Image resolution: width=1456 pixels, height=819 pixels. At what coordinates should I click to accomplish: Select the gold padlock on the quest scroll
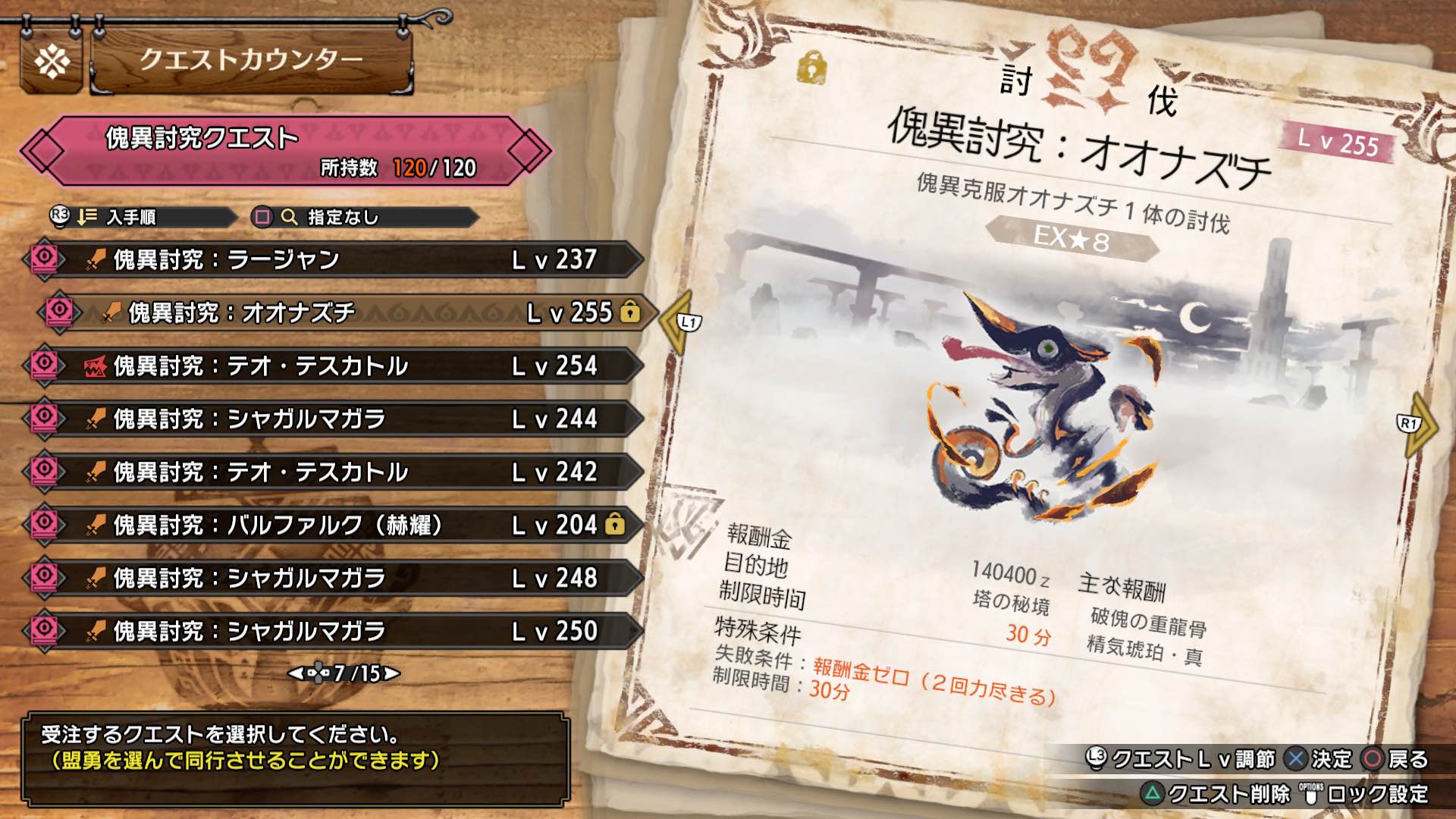(x=811, y=68)
